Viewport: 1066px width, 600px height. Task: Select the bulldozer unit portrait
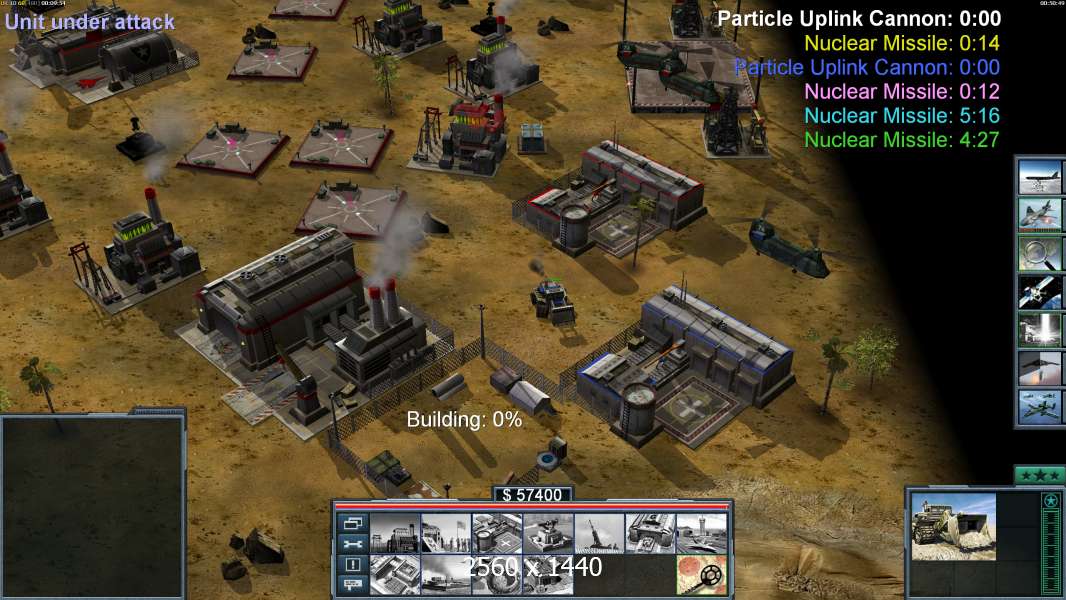click(x=953, y=526)
